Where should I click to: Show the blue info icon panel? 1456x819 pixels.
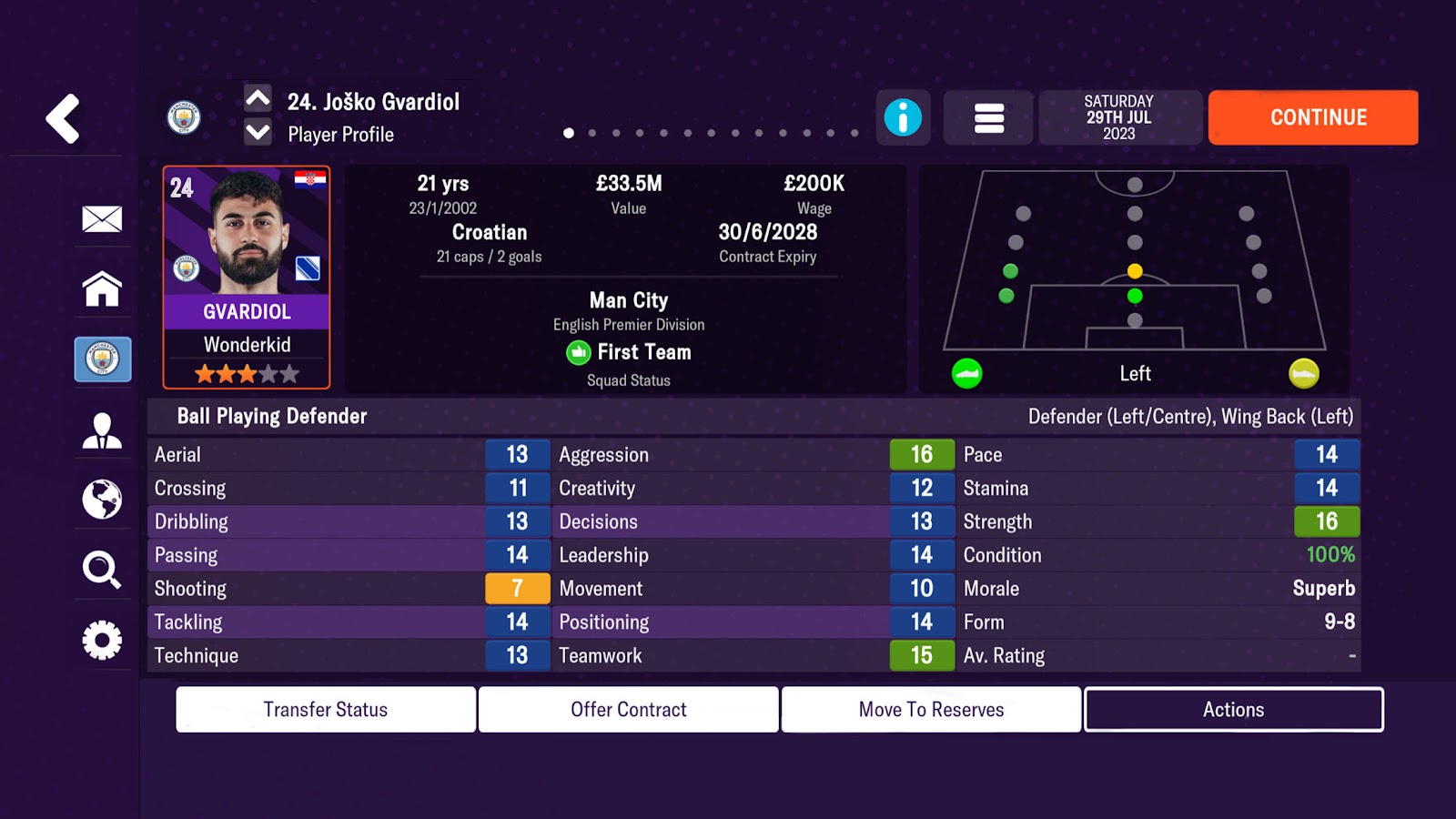(903, 117)
